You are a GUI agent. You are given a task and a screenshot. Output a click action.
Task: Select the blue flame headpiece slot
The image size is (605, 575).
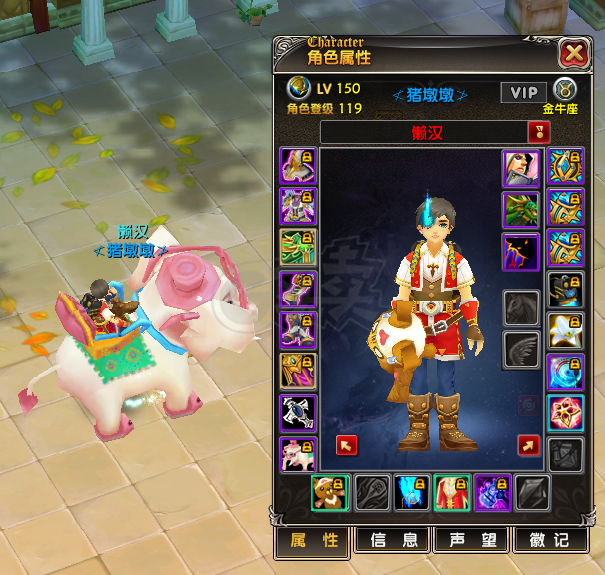tap(412, 493)
